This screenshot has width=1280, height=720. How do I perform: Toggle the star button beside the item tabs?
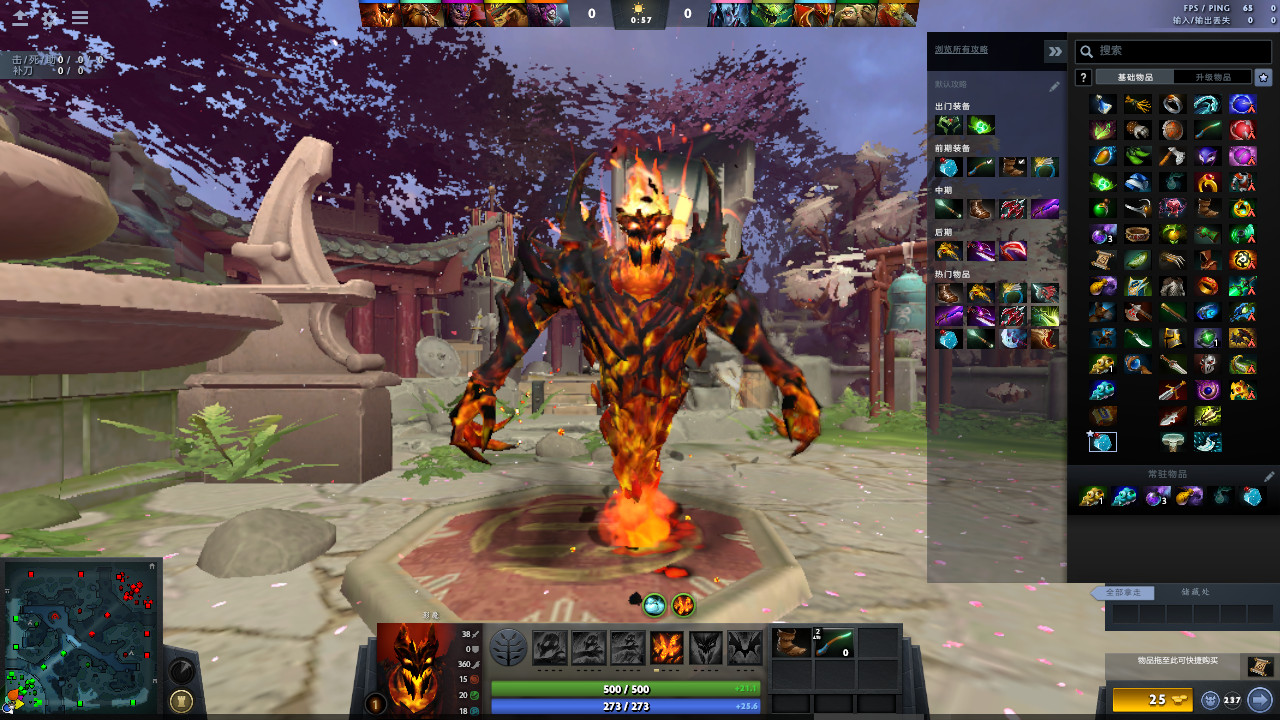click(1263, 77)
